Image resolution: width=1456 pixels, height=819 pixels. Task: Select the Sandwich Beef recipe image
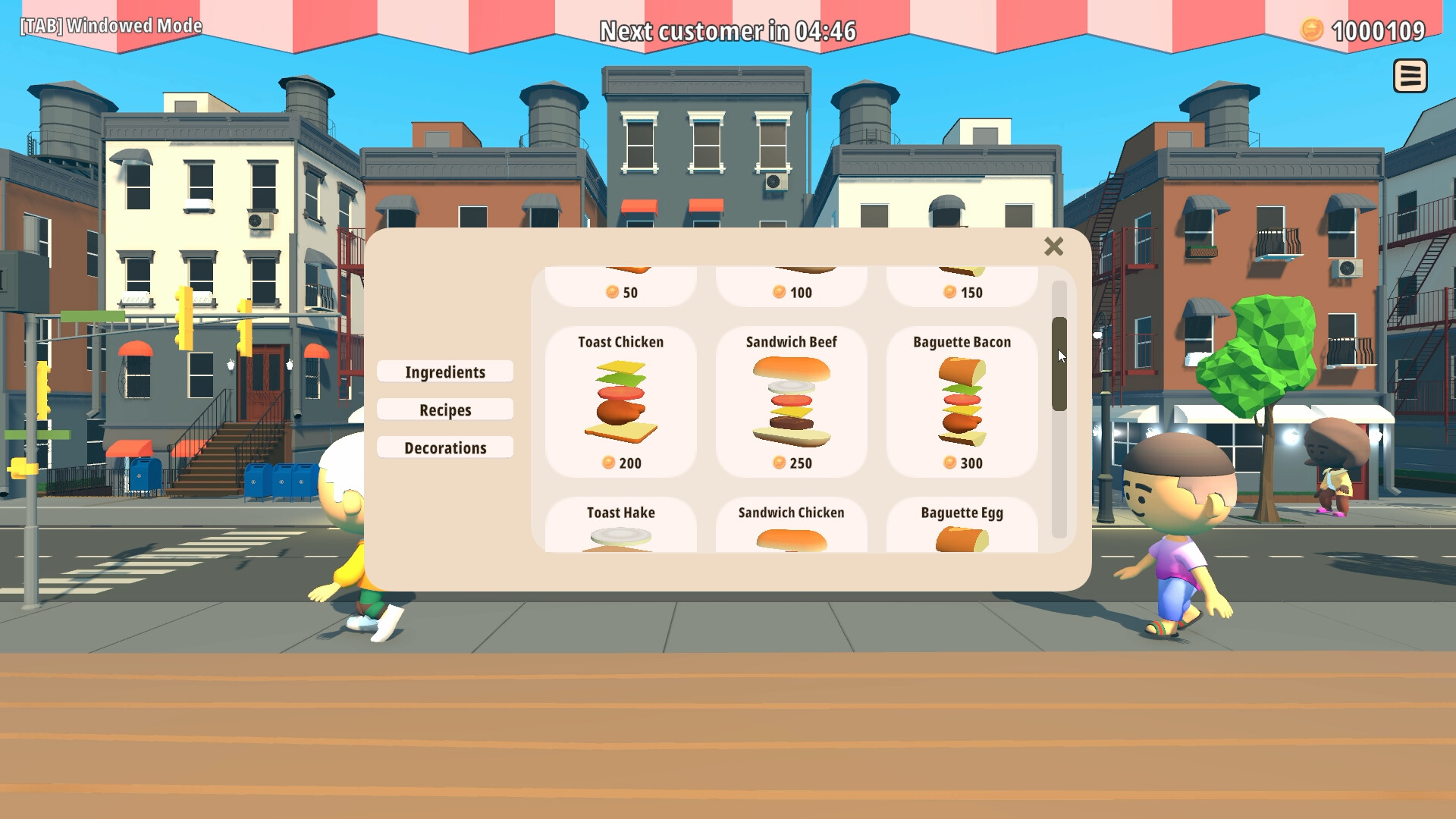[x=790, y=400]
